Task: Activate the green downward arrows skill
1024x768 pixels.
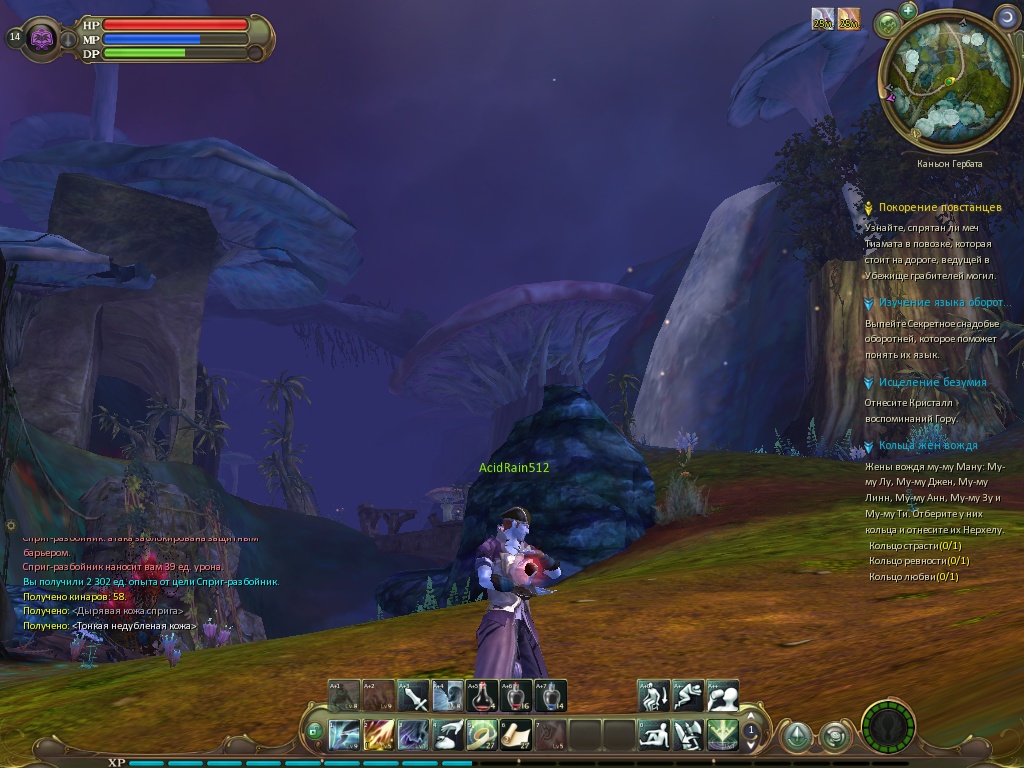Action: (723, 735)
